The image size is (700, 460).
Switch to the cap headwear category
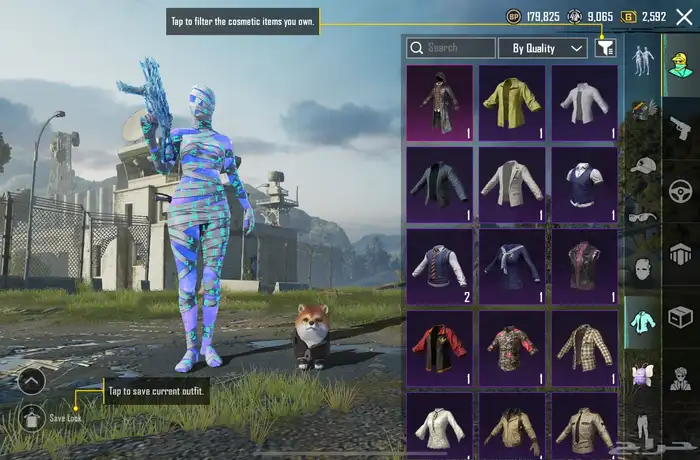point(643,165)
